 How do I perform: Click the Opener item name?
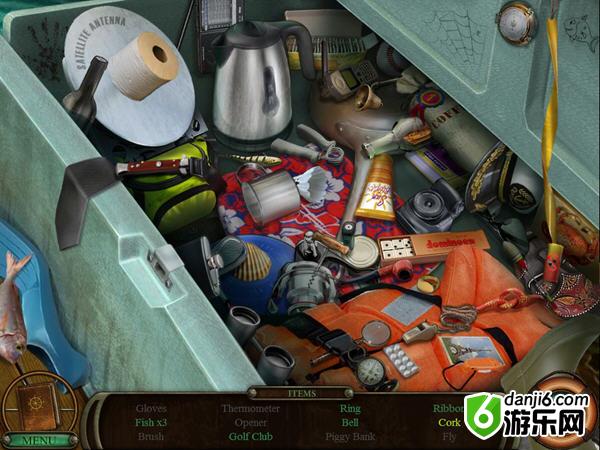(x=252, y=422)
